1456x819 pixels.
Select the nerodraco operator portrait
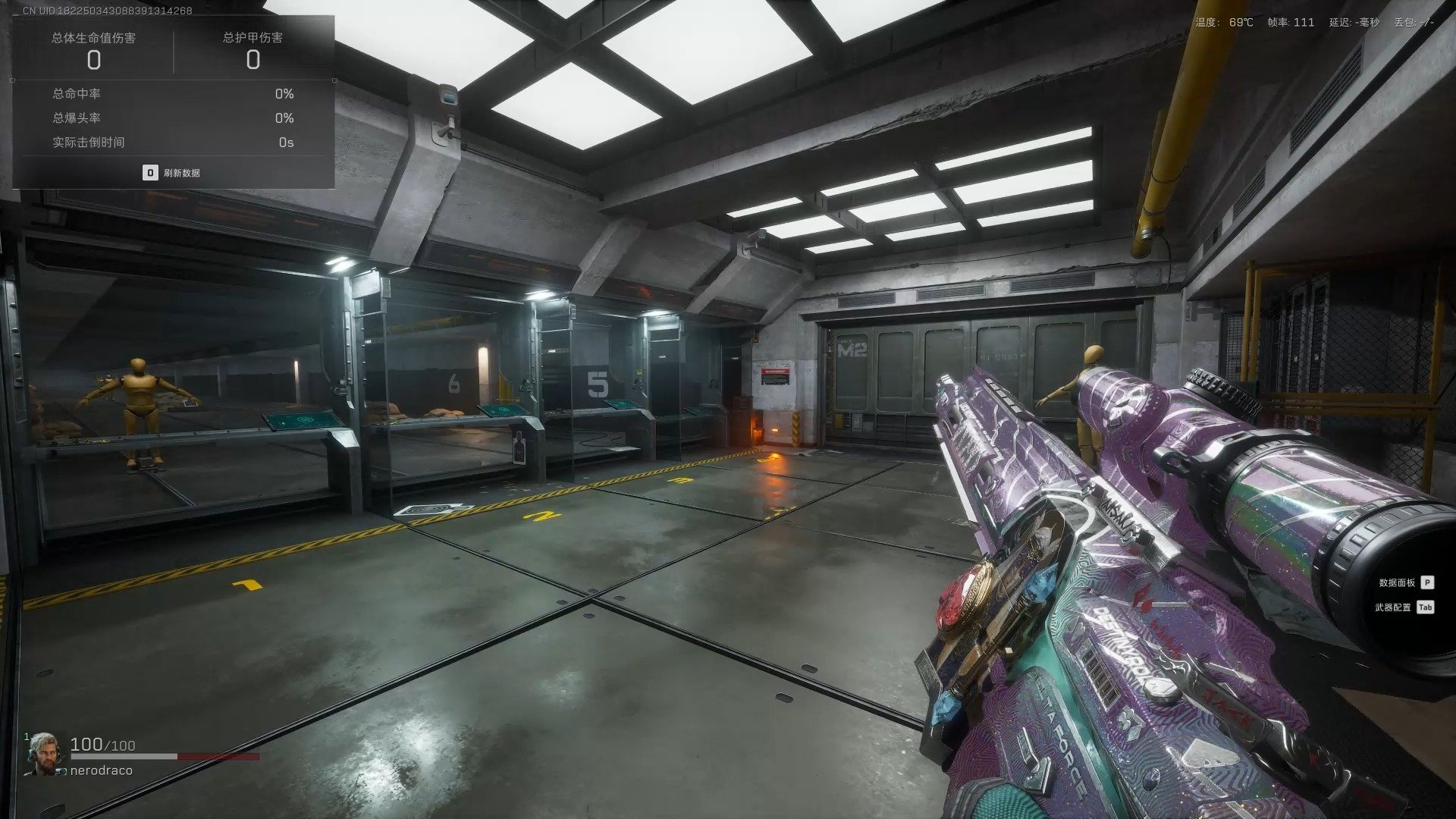tap(45, 754)
